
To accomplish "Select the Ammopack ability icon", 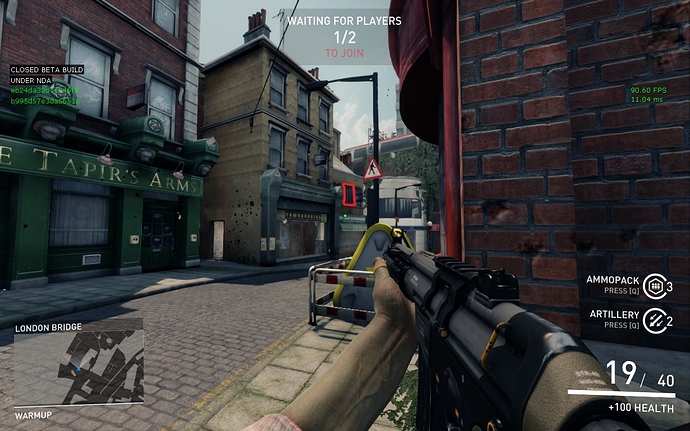I will click(x=654, y=285).
